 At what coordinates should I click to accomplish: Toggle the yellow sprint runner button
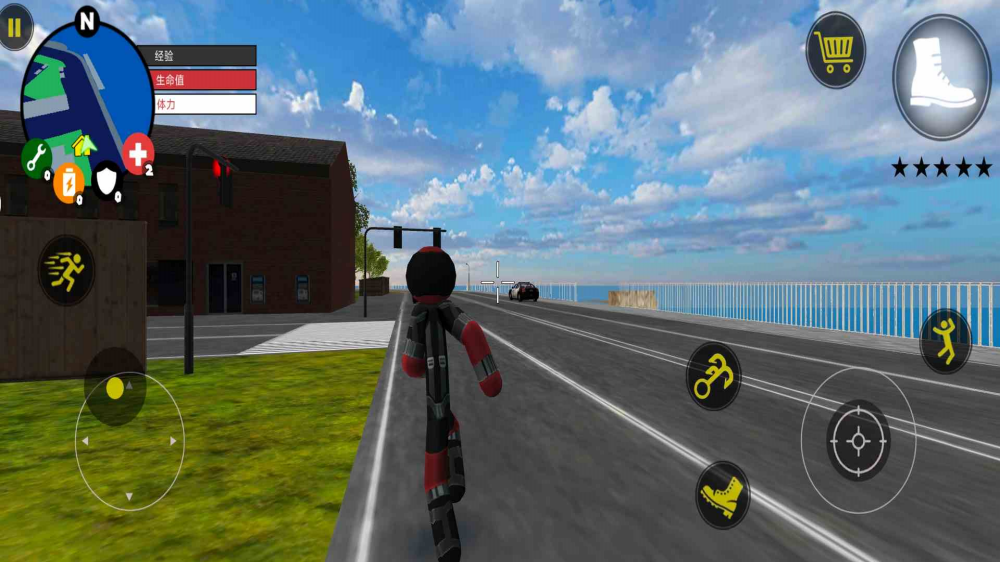pos(67,270)
